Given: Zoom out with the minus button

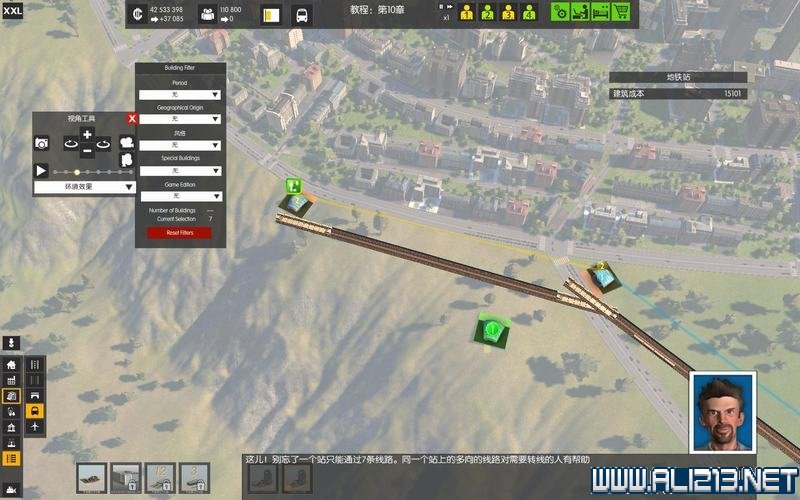Looking at the screenshot, I should [87, 151].
